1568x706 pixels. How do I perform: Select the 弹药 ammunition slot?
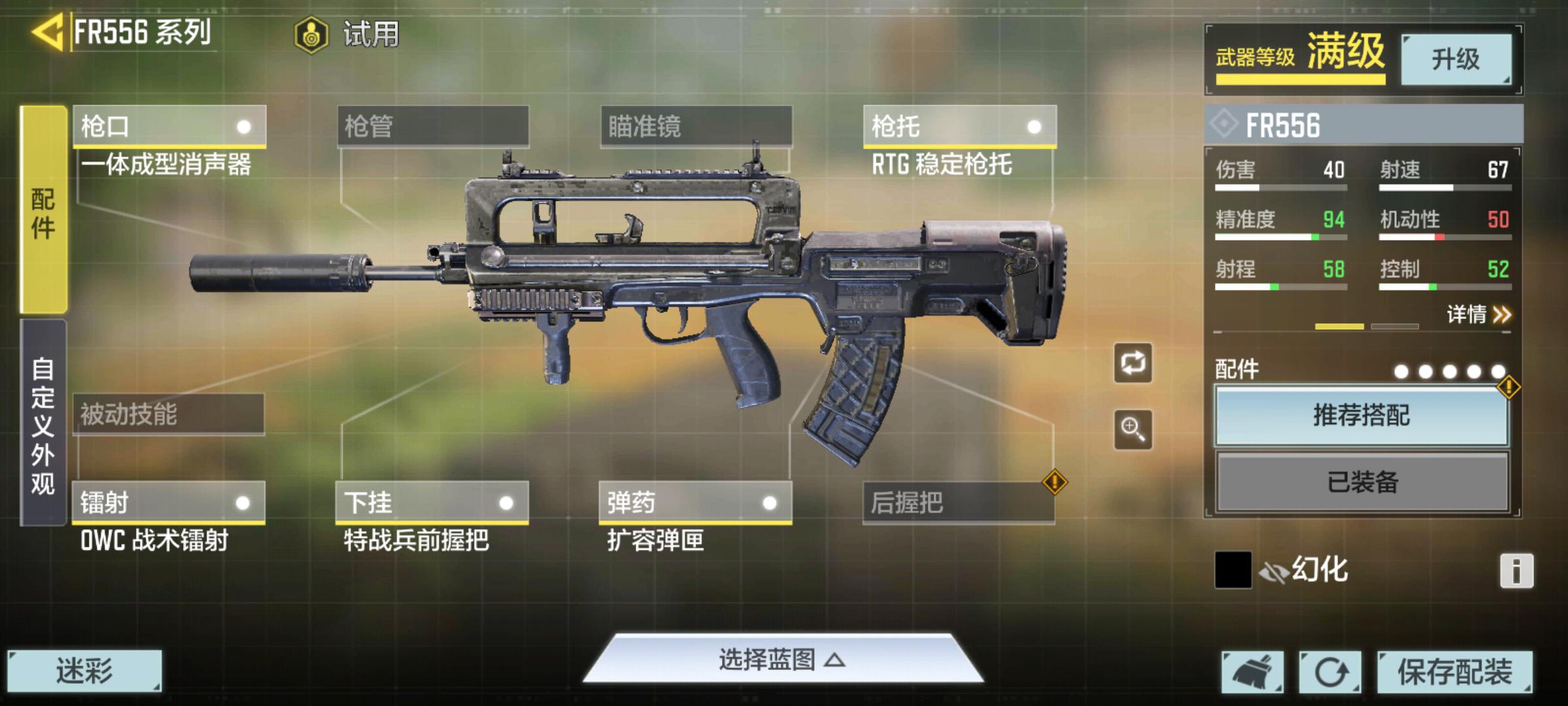695,503
